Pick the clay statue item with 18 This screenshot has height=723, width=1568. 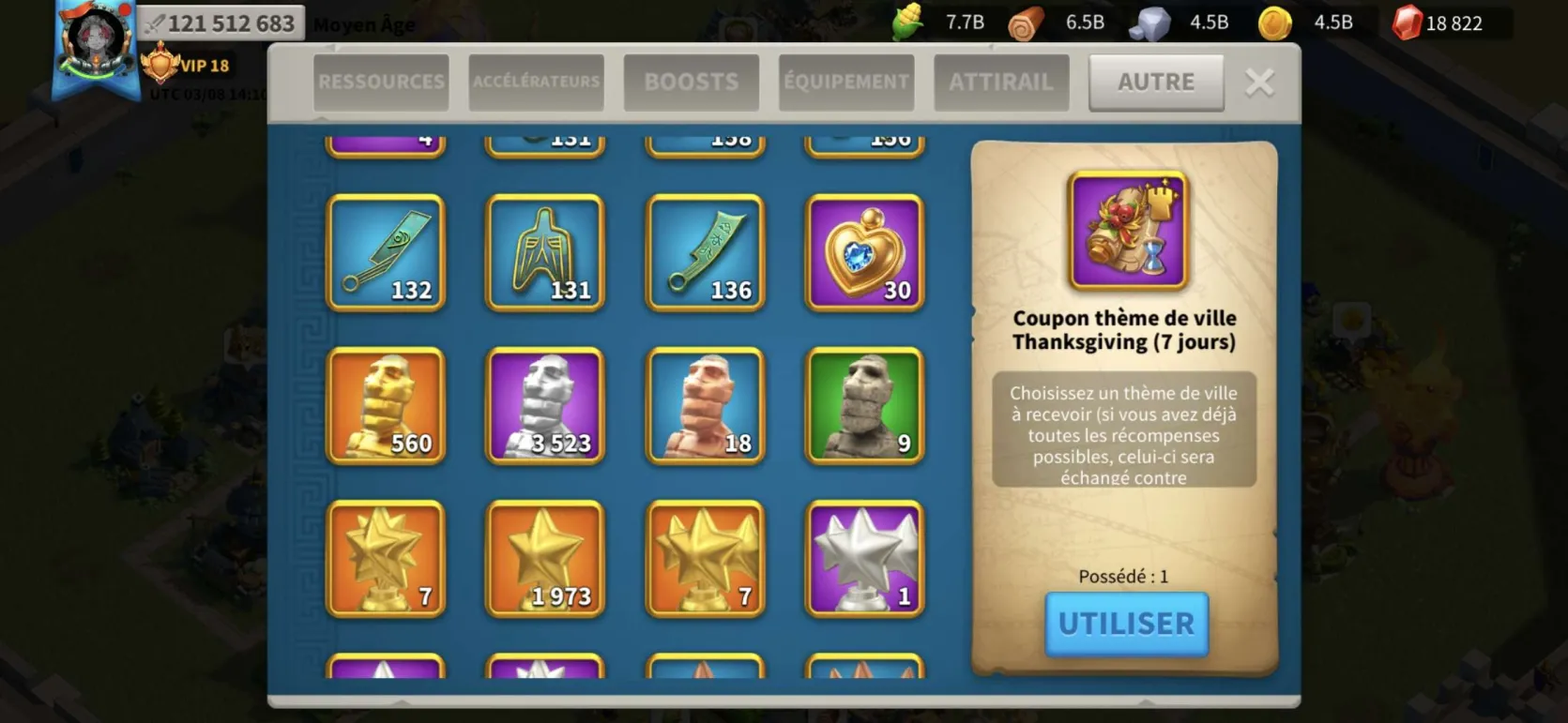705,406
